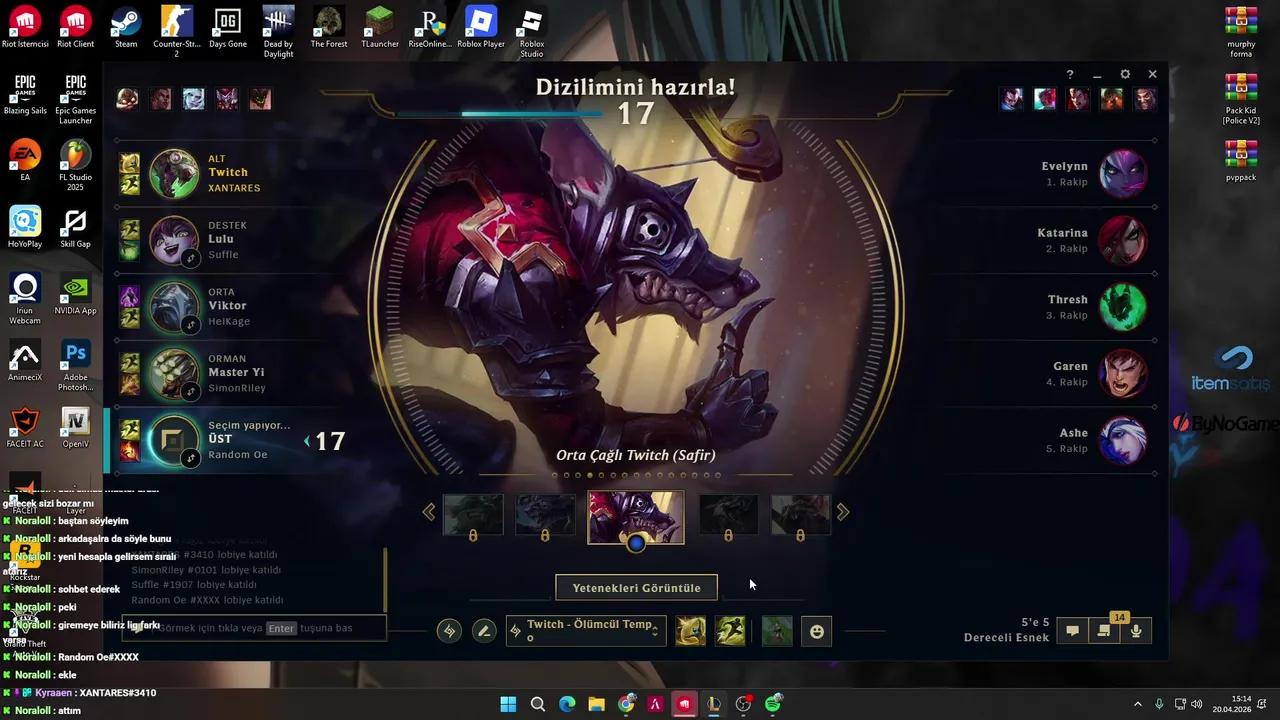Open the rune editor spellbook icon
Viewport: 1280px width, 720px height.
[x=448, y=630]
